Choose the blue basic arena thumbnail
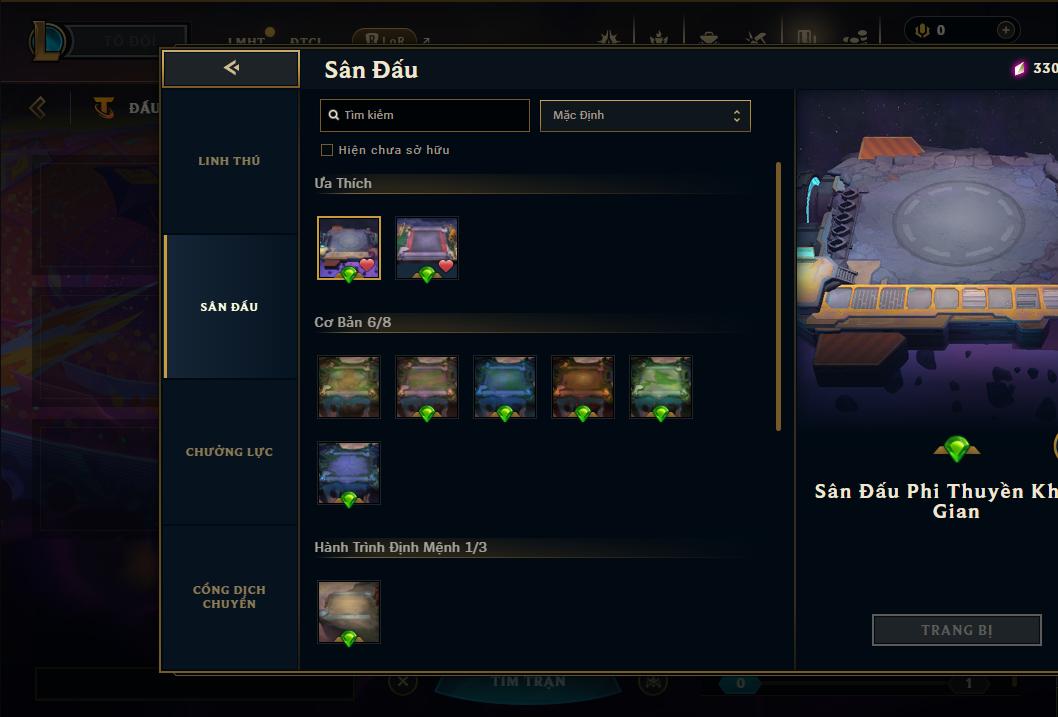Image resolution: width=1058 pixels, height=717 pixels. point(505,387)
